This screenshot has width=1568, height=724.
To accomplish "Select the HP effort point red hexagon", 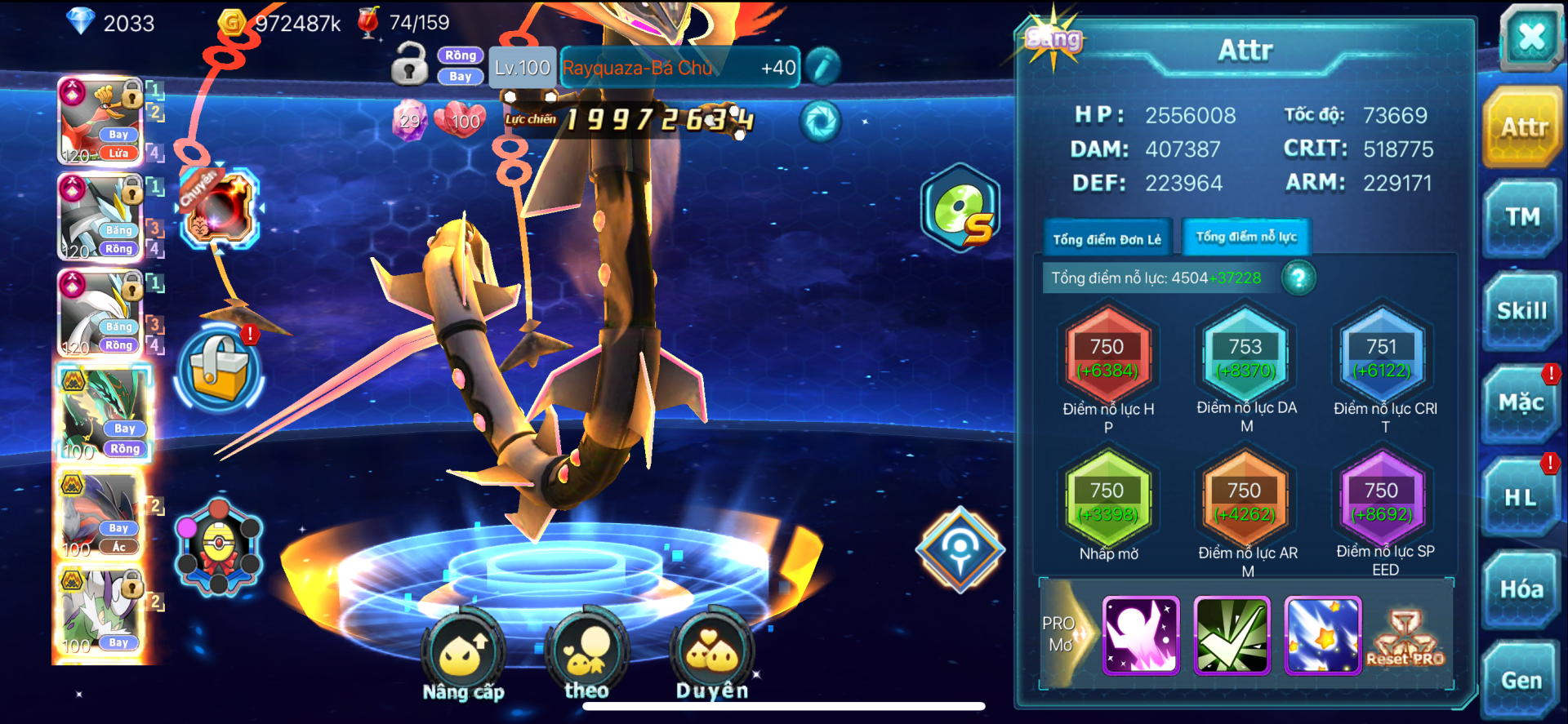I will click(1107, 358).
